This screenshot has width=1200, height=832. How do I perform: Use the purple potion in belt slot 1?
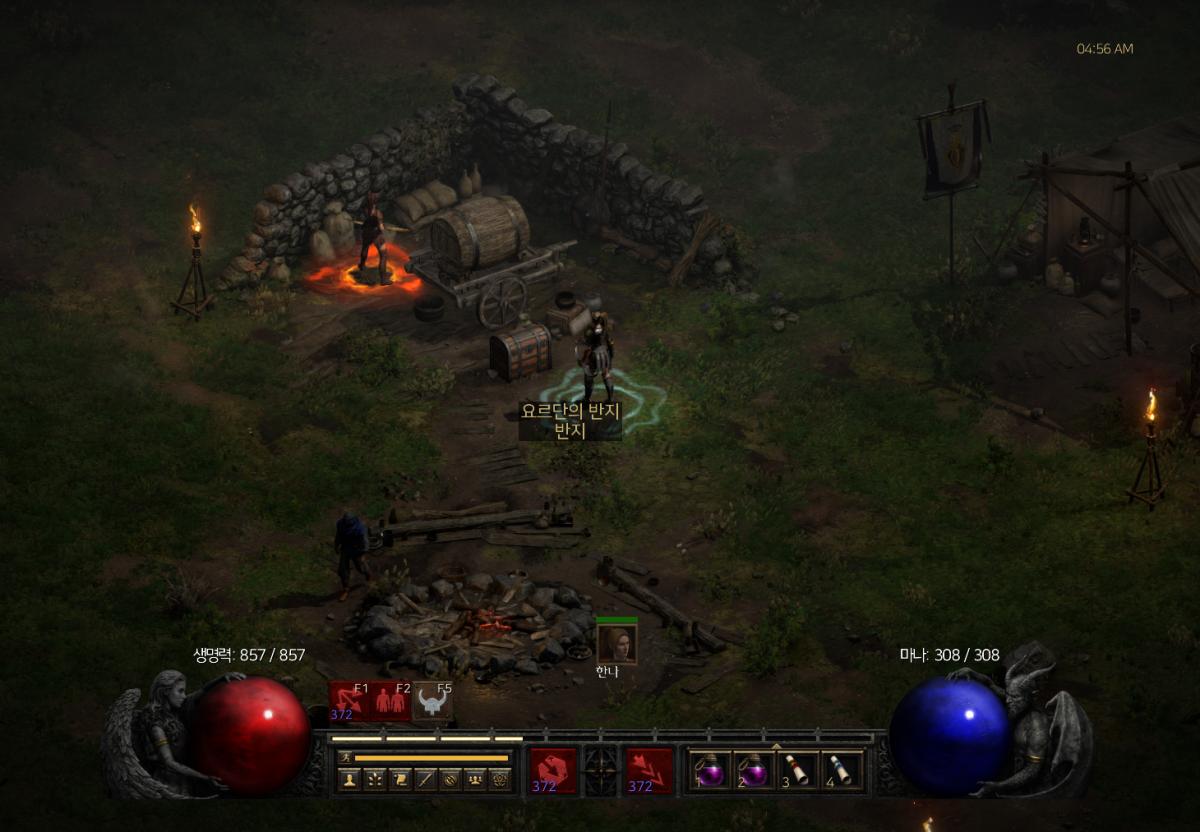711,771
